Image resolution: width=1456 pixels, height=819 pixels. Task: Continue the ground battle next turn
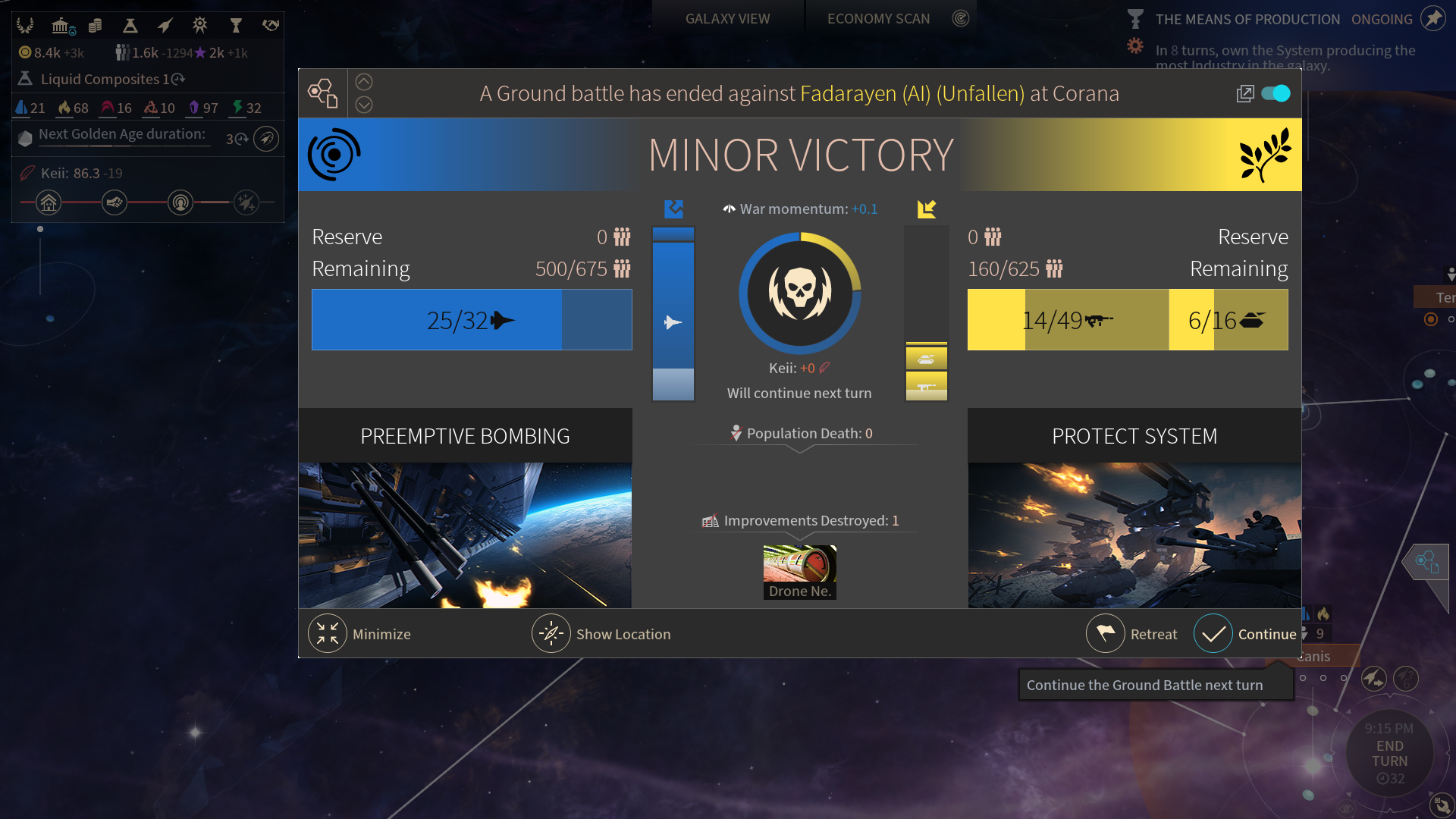click(x=1213, y=634)
